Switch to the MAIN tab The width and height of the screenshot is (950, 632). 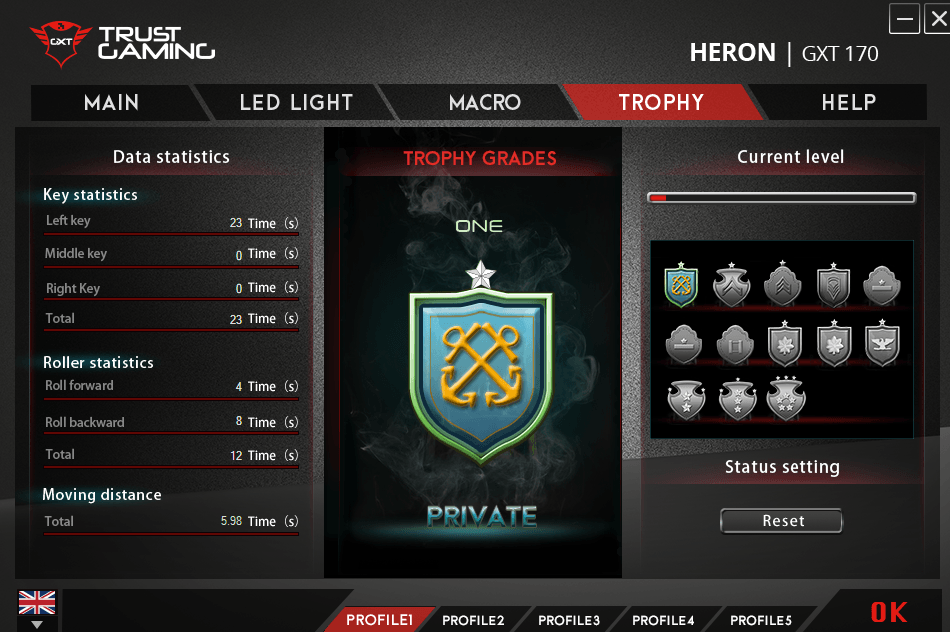[x=111, y=103]
